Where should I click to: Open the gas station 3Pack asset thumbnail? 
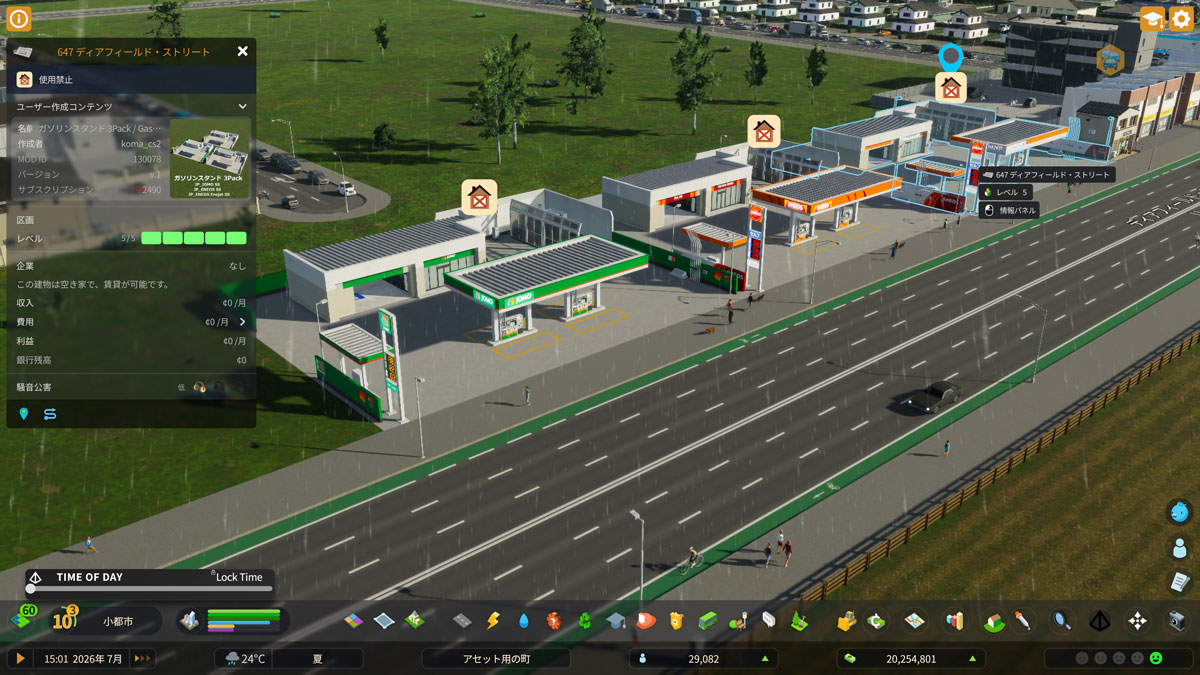(210, 158)
